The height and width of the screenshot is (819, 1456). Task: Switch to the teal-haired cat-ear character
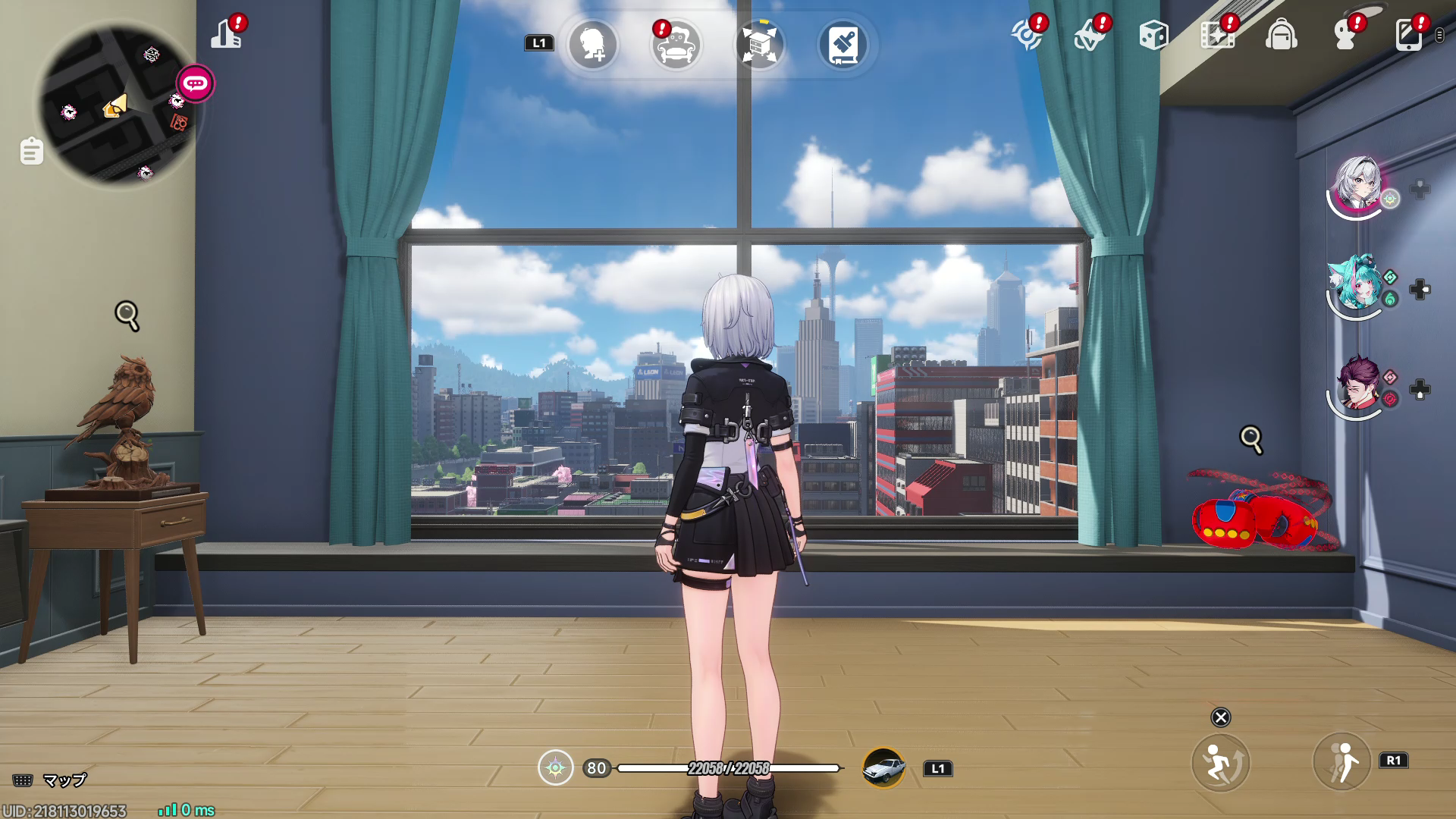[x=1357, y=284]
